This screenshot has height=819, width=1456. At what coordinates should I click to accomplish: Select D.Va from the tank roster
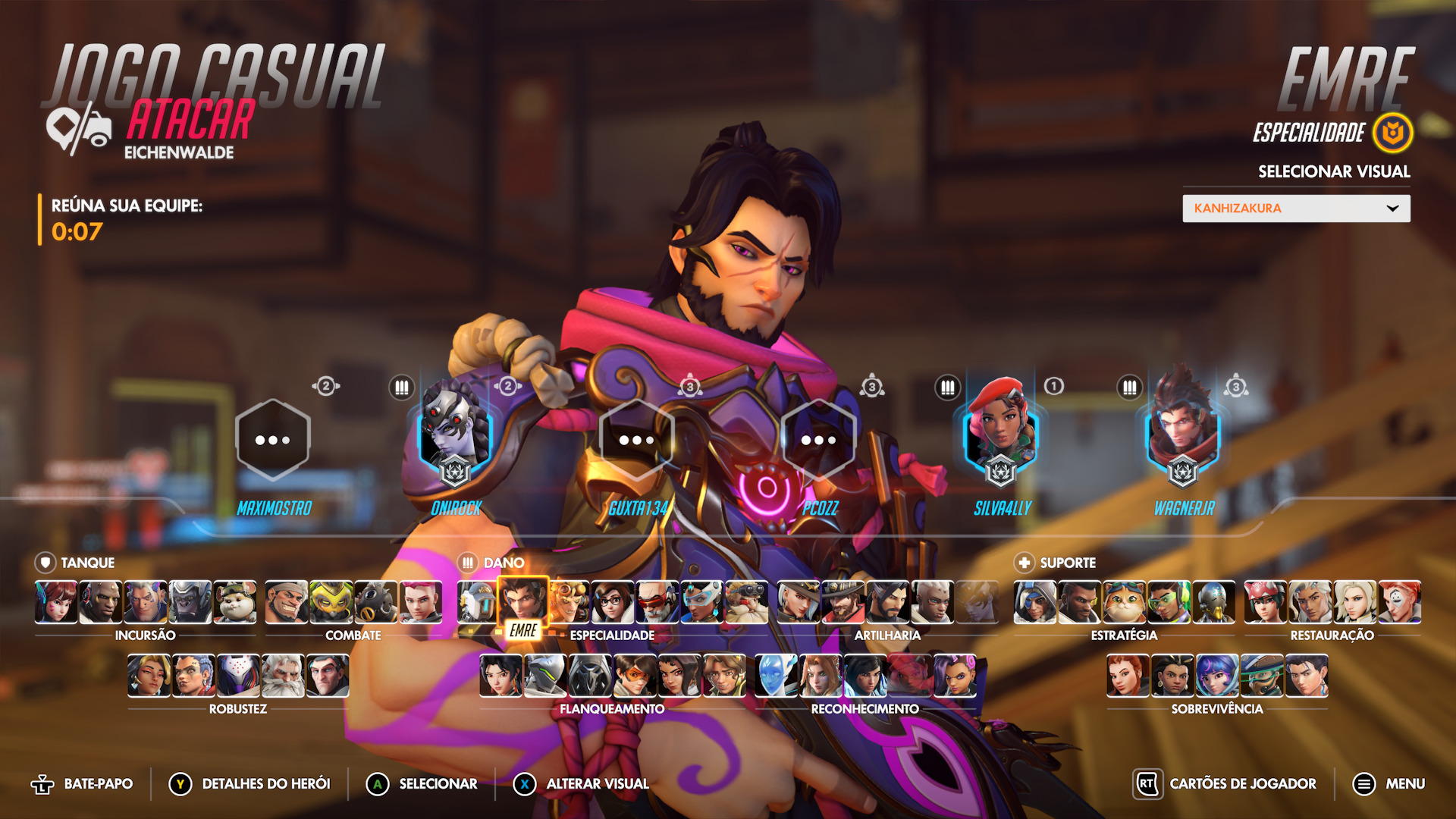click(56, 602)
